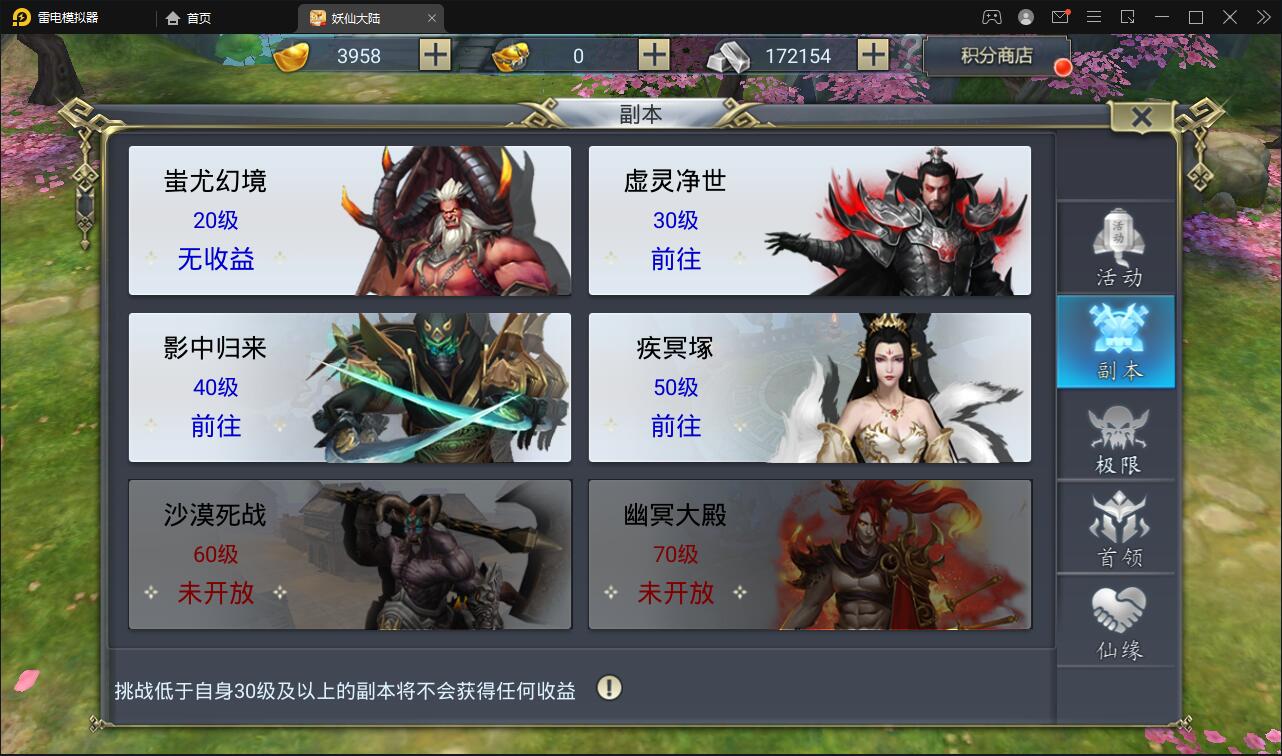
Task: Click the gold coin icon in the currency bar
Action: tap(290, 55)
